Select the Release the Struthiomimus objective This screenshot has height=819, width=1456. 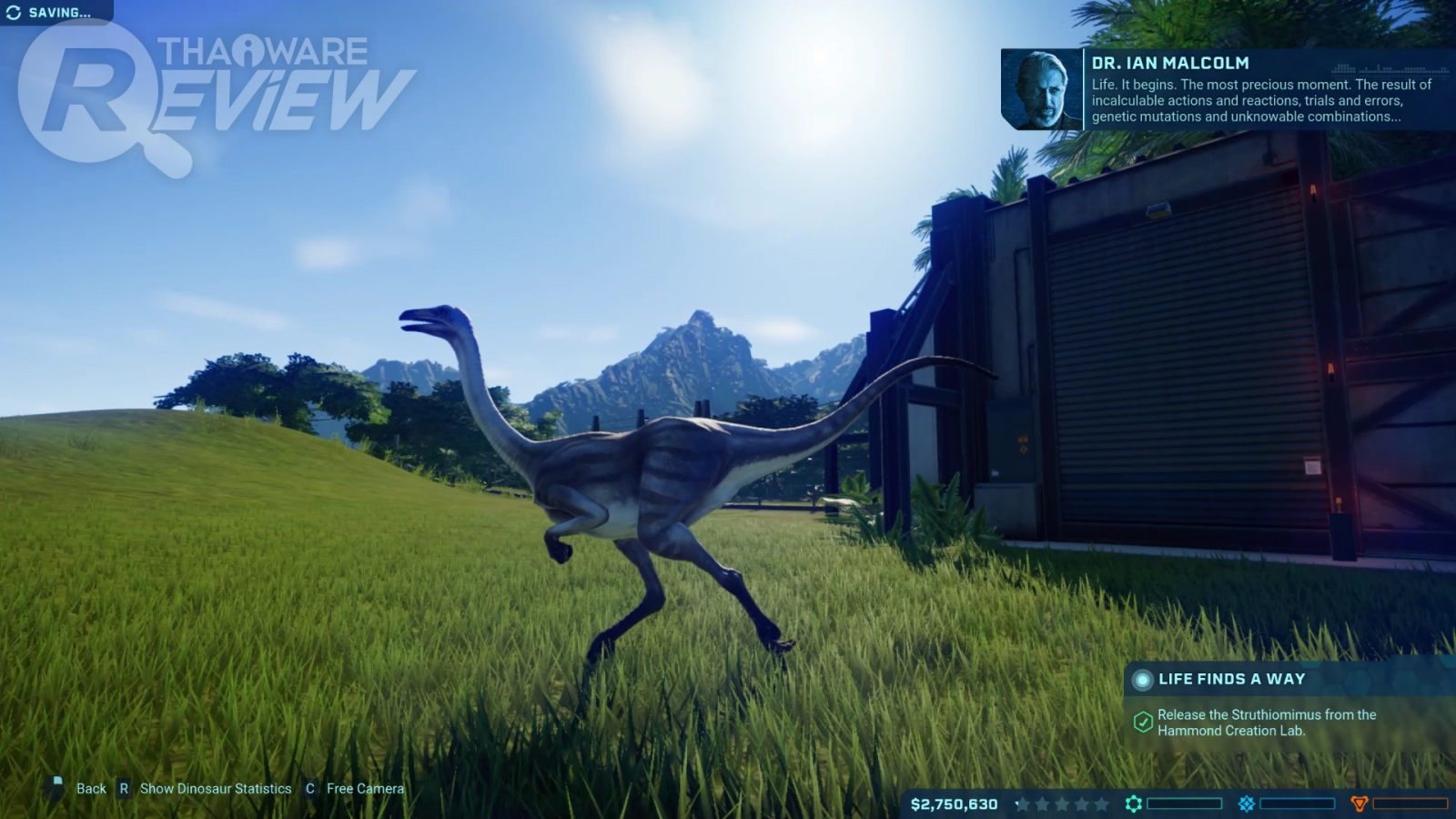coord(1266,723)
